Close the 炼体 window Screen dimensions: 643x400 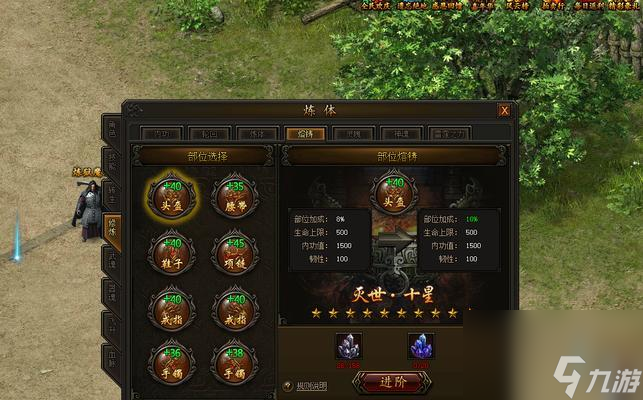point(504,111)
